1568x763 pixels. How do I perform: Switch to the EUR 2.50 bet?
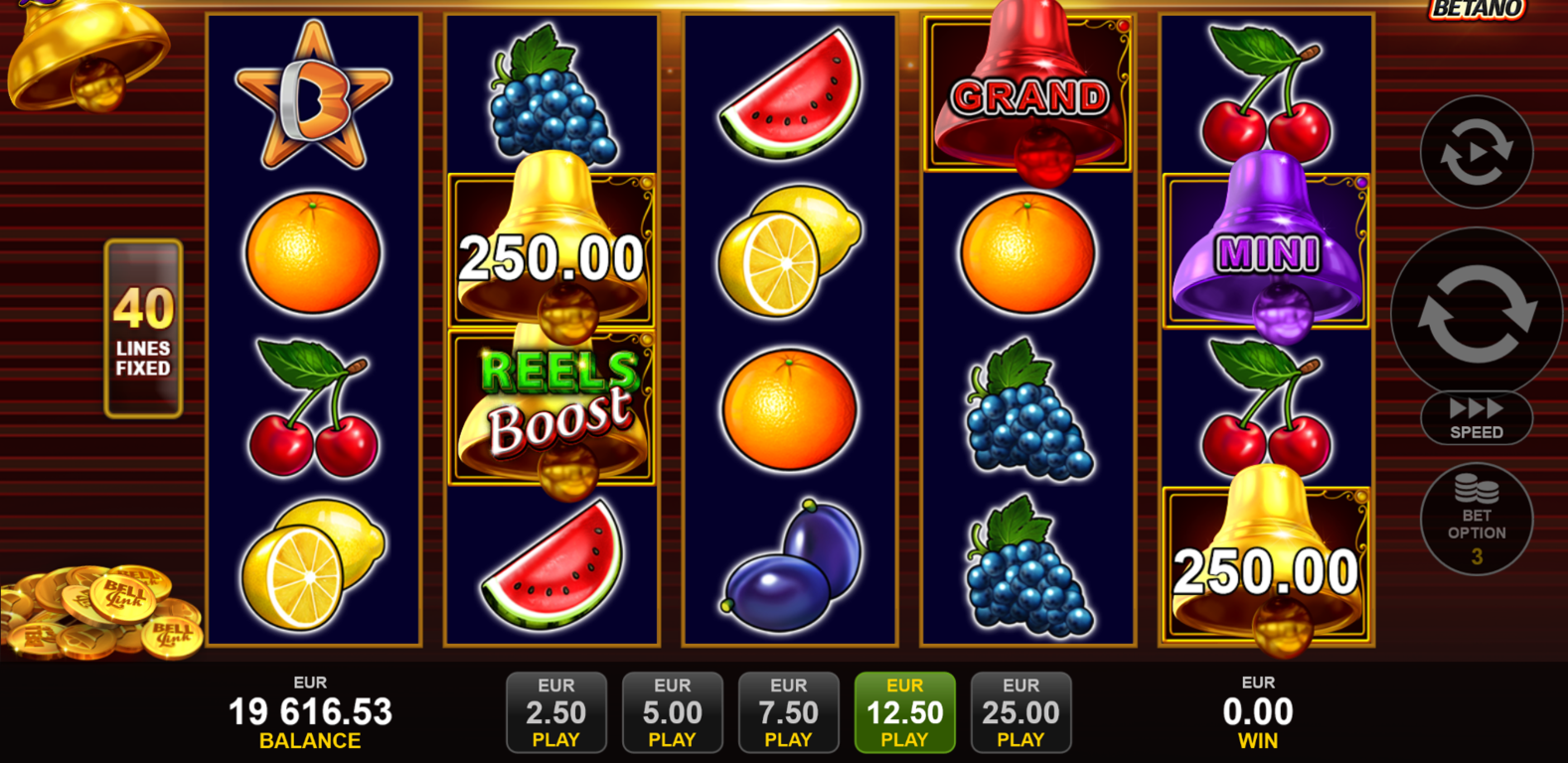tap(556, 711)
